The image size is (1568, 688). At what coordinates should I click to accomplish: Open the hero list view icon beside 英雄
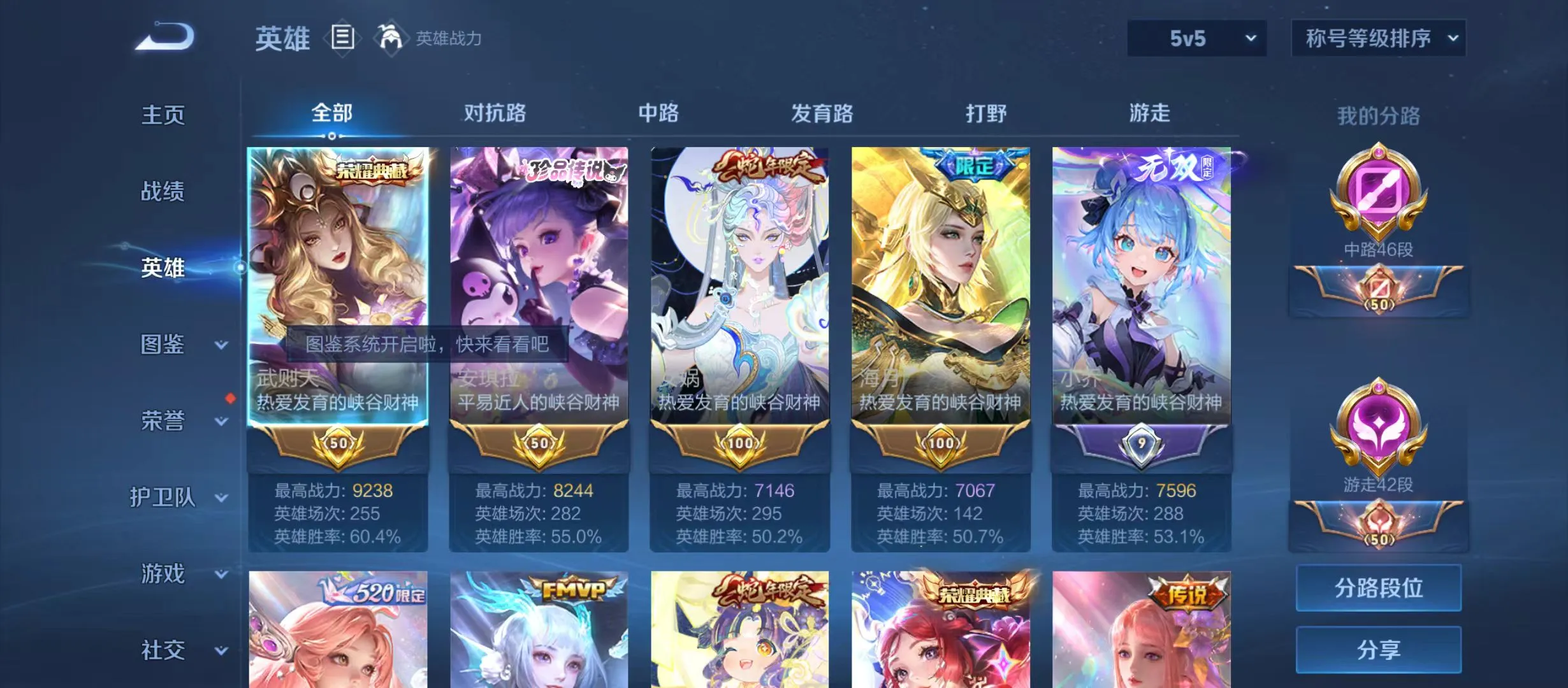(342, 38)
